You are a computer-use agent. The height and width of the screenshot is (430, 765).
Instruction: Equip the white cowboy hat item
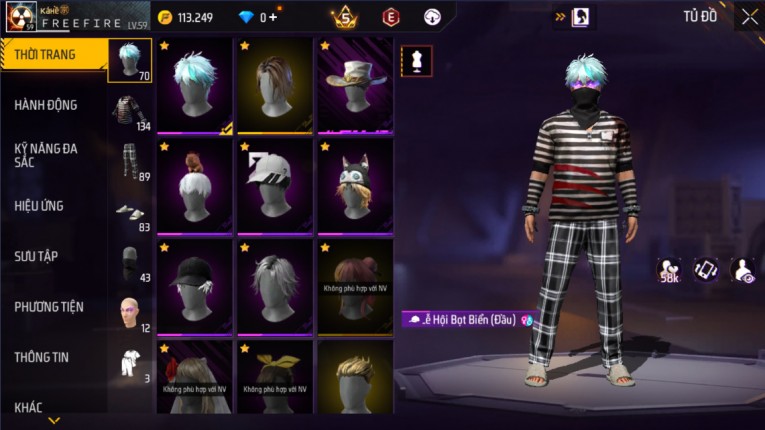click(x=355, y=86)
